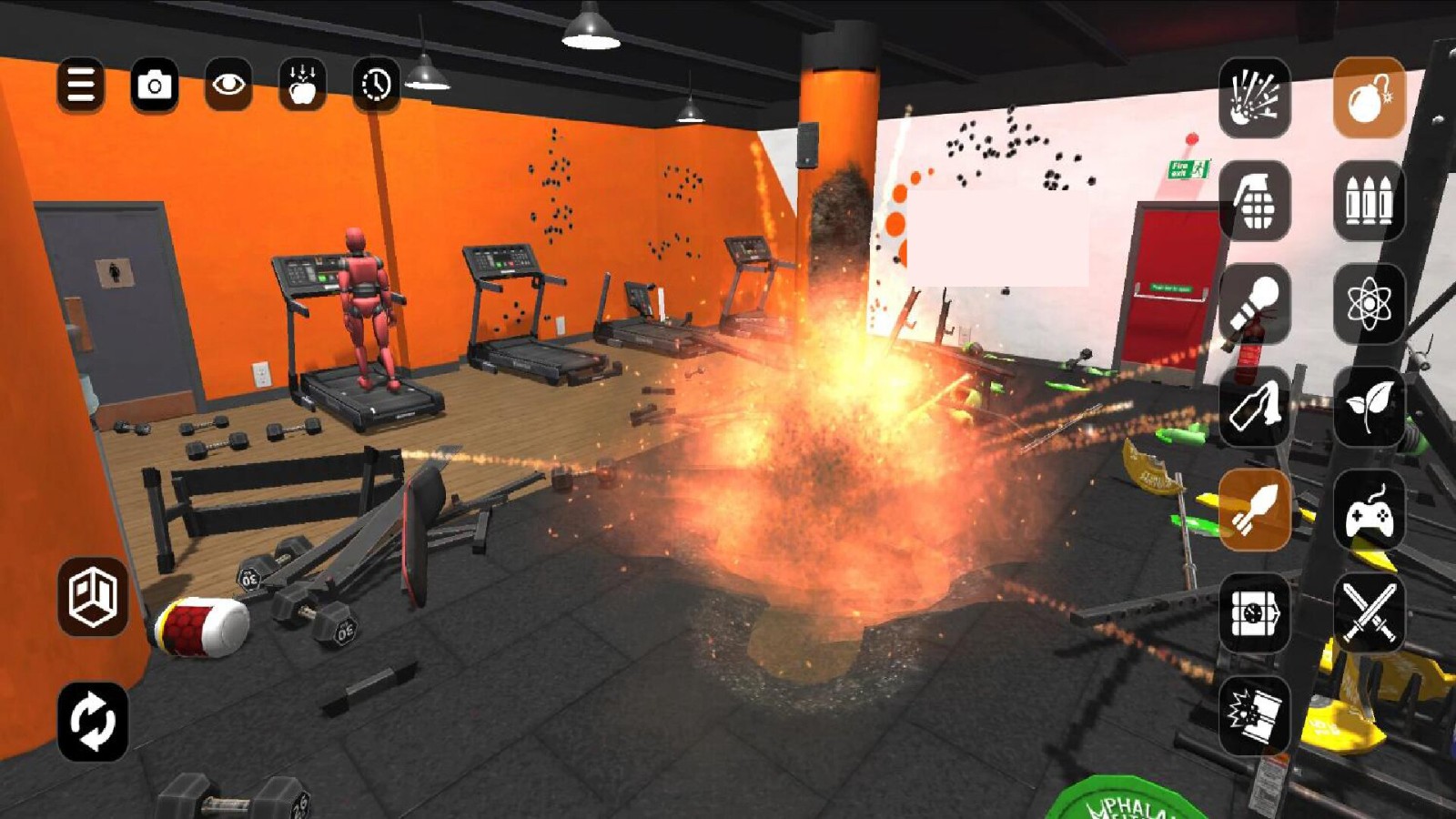Reset the scene with the refresh arrows
Image resolution: width=1456 pixels, height=819 pixels.
pyautogui.click(x=93, y=721)
